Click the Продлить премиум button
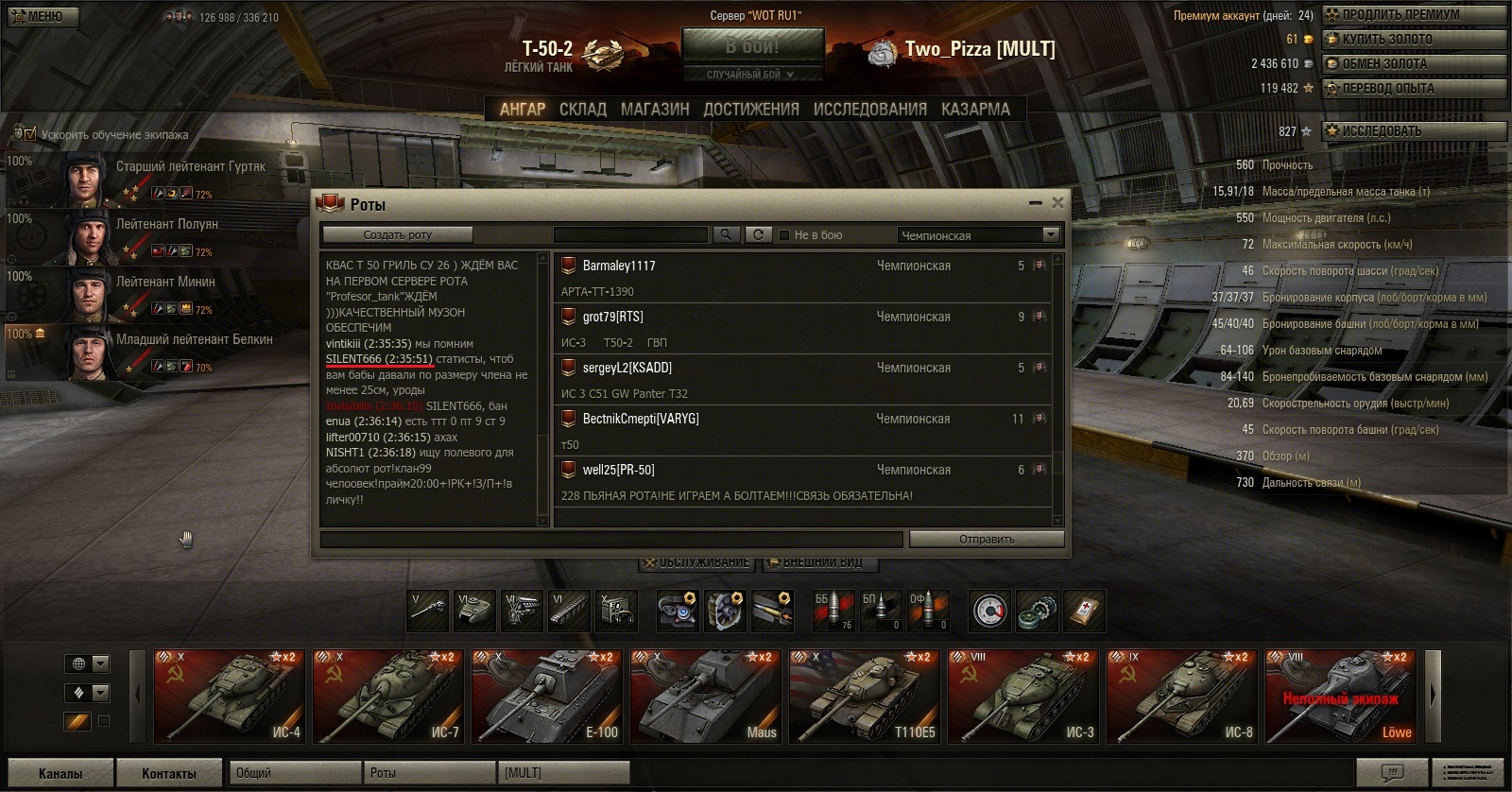Image resolution: width=1512 pixels, height=792 pixels. 1414,15
